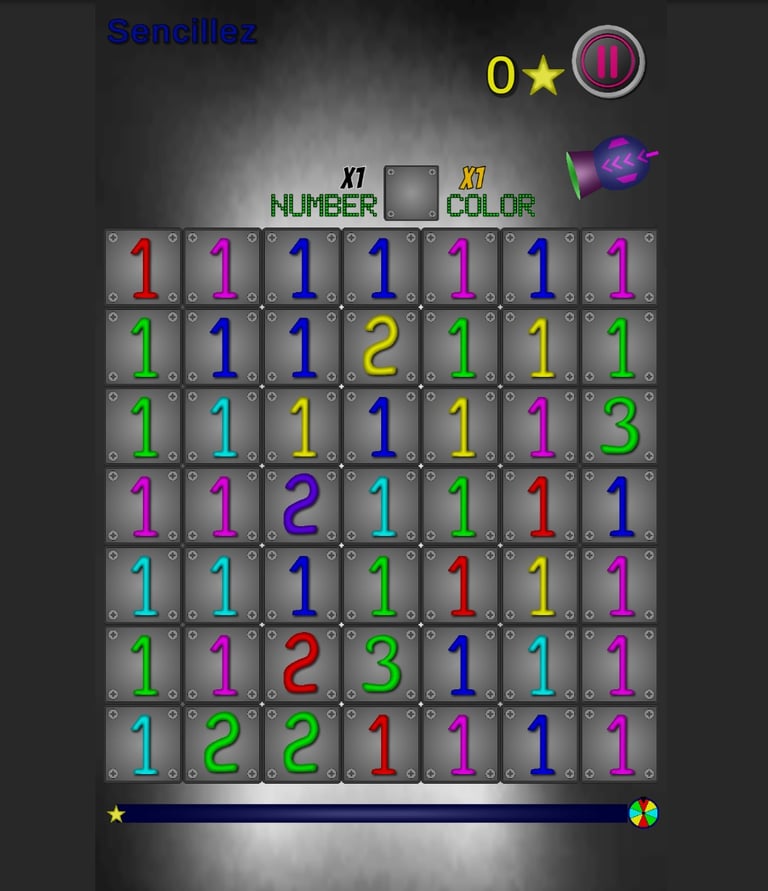Choose the purple number 2 tile
This screenshot has width=768, height=891.
point(302,505)
